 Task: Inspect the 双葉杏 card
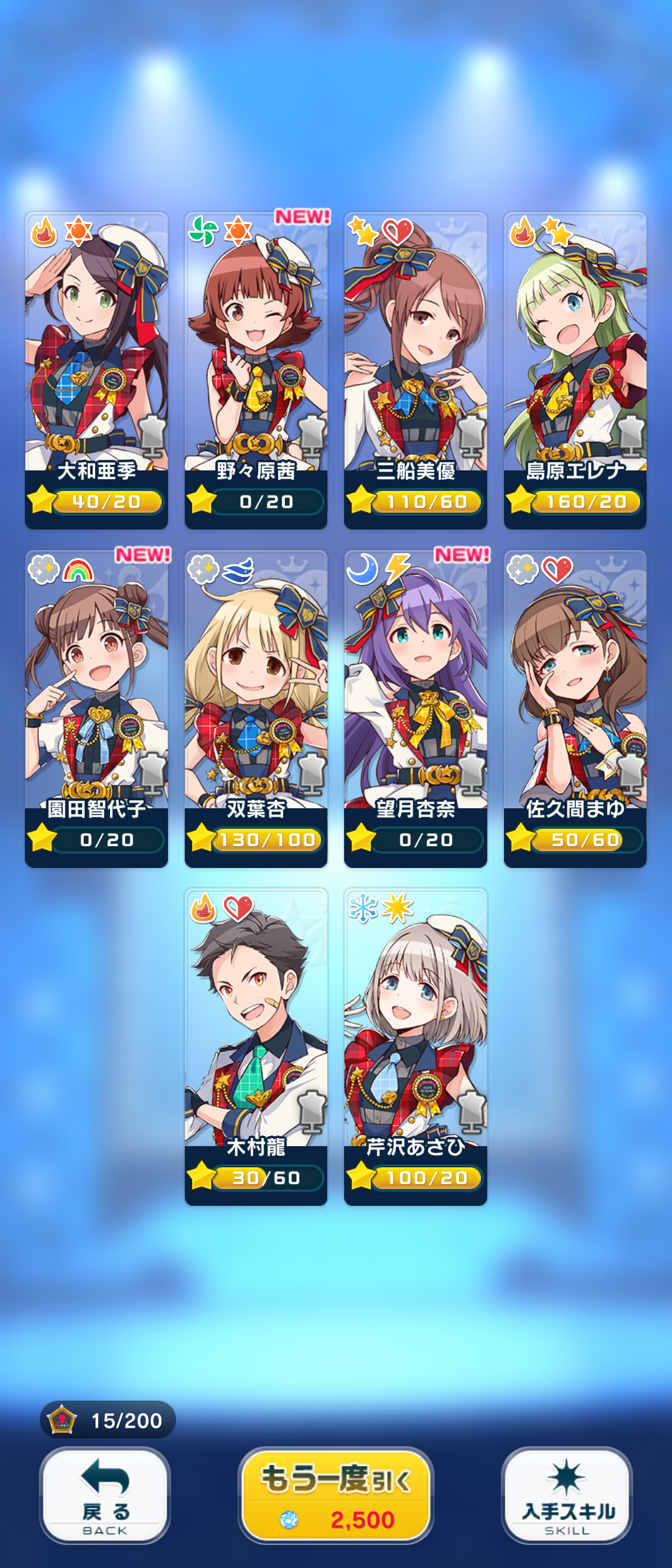point(256,708)
